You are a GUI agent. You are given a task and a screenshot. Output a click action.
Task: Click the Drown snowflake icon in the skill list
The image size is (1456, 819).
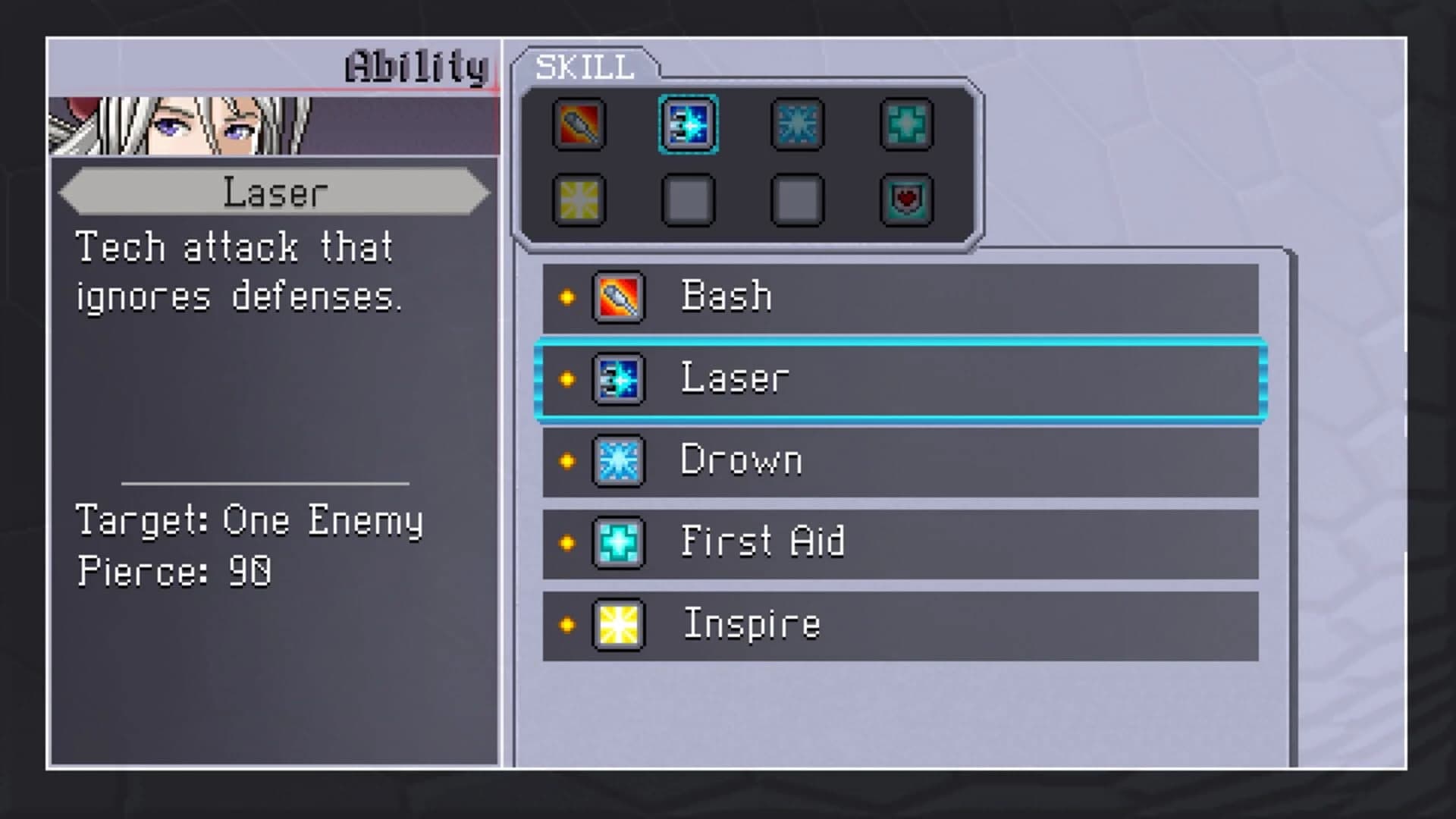click(618, 460)
